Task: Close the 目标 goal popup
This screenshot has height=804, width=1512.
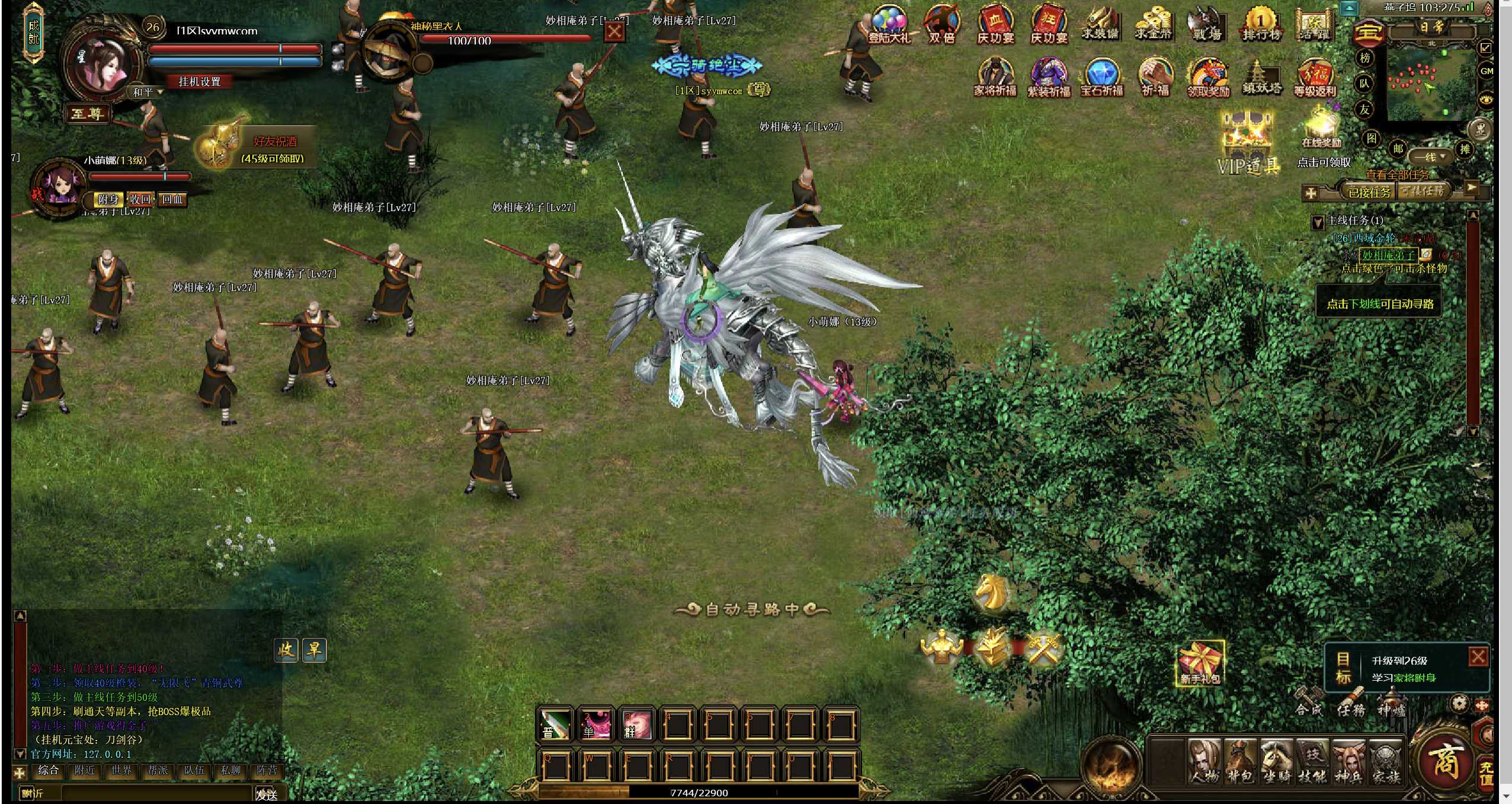Action: coord(1478,656)
